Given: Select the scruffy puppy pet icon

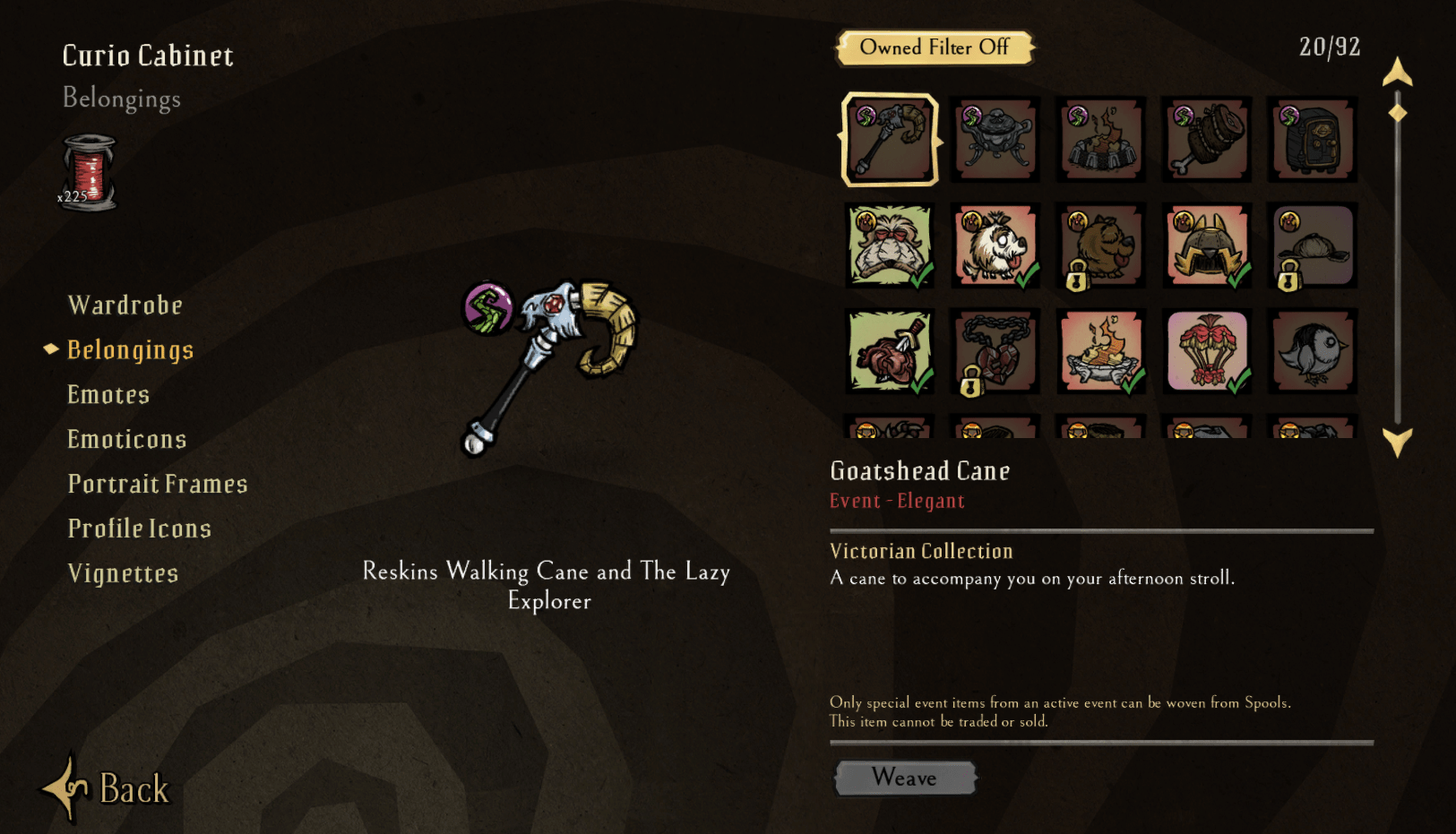Looking at the screenshot, I should coord(1100,245).
